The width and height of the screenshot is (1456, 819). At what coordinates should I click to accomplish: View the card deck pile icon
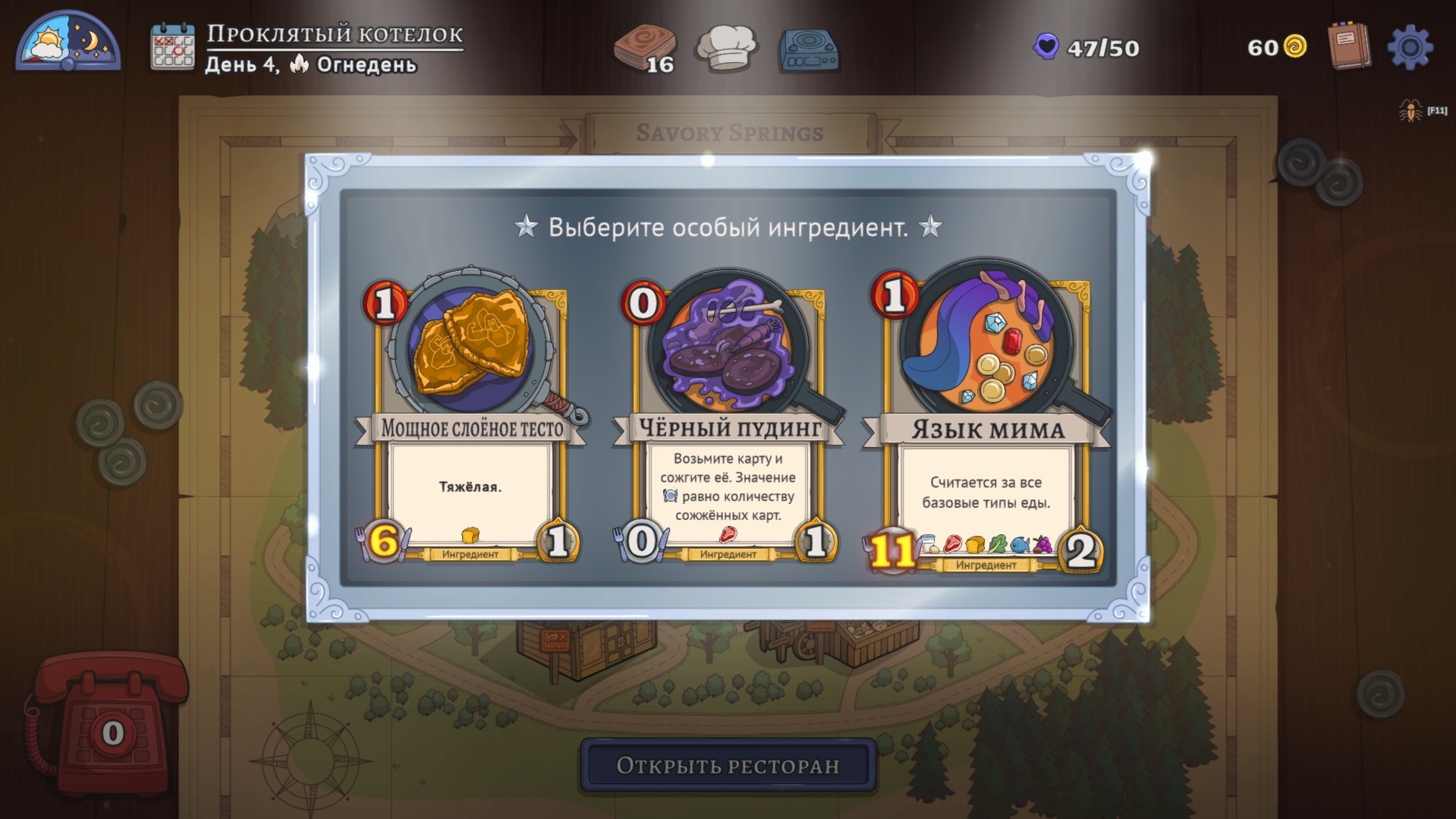click(645, 49)
